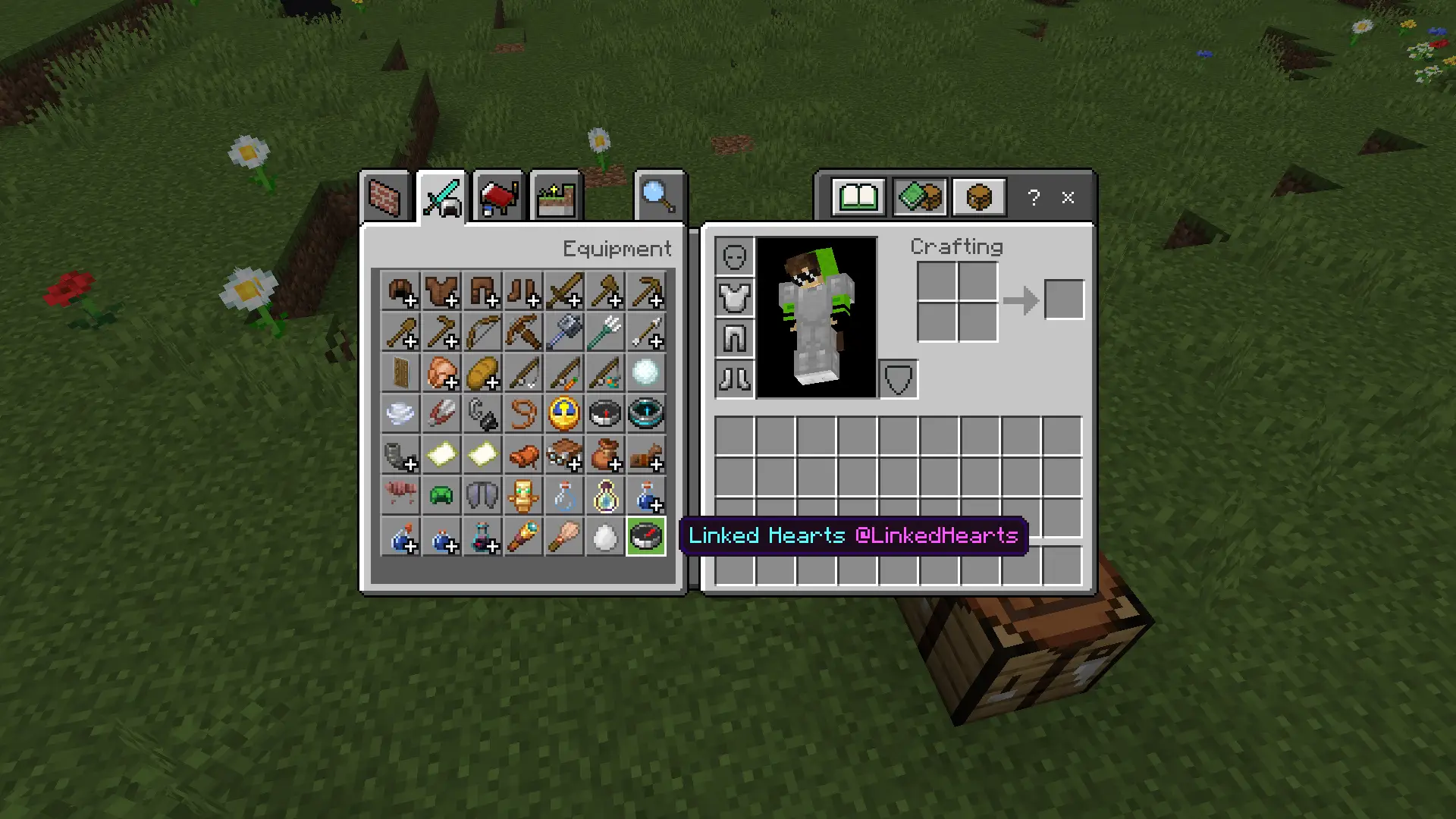This screenshot has height=819, width=1456.
Task: Select the single chest inventory layout button
Action: click(x=979, y=198)
